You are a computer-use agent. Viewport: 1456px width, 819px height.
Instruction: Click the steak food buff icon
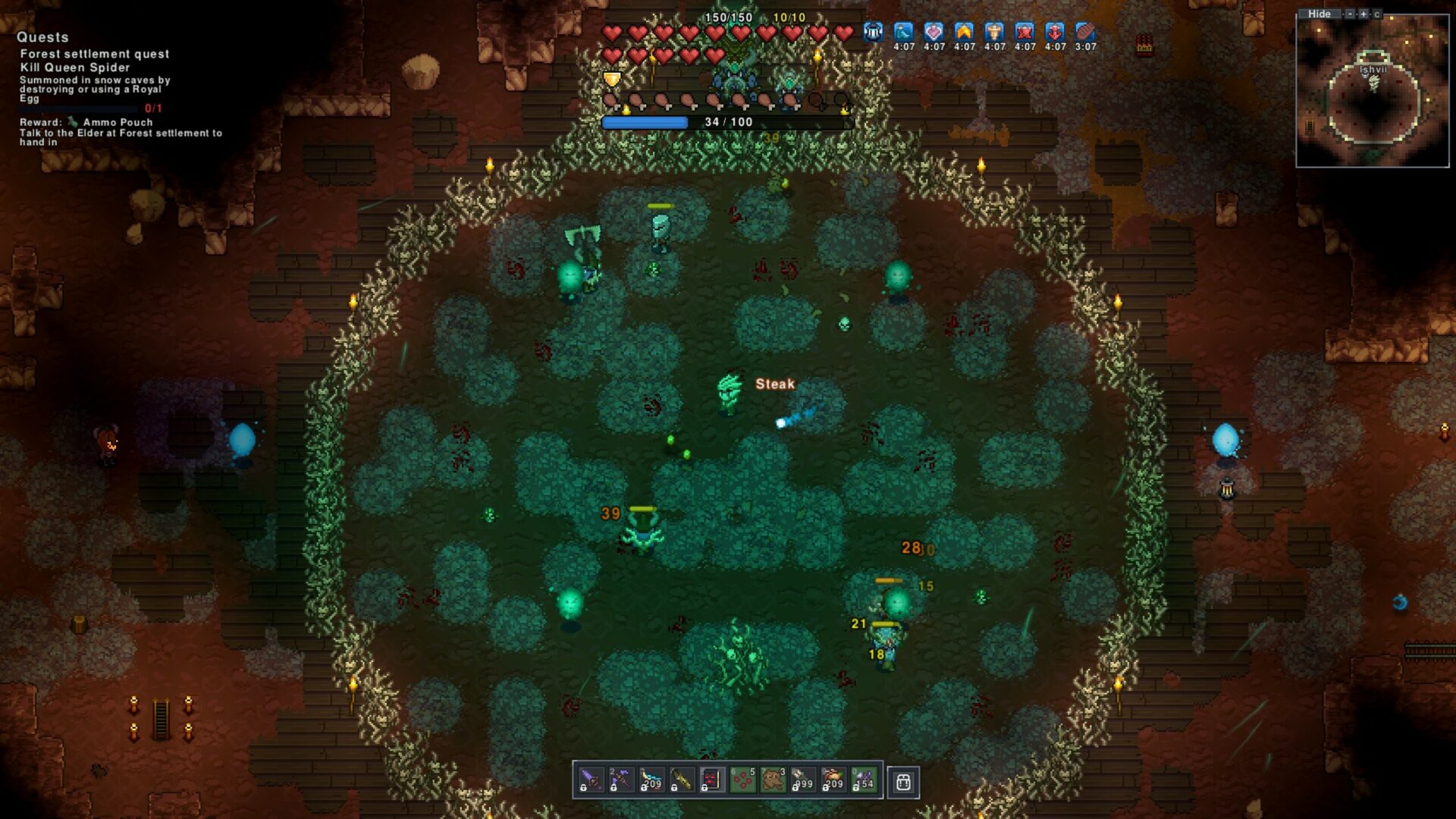(1085, 32)
